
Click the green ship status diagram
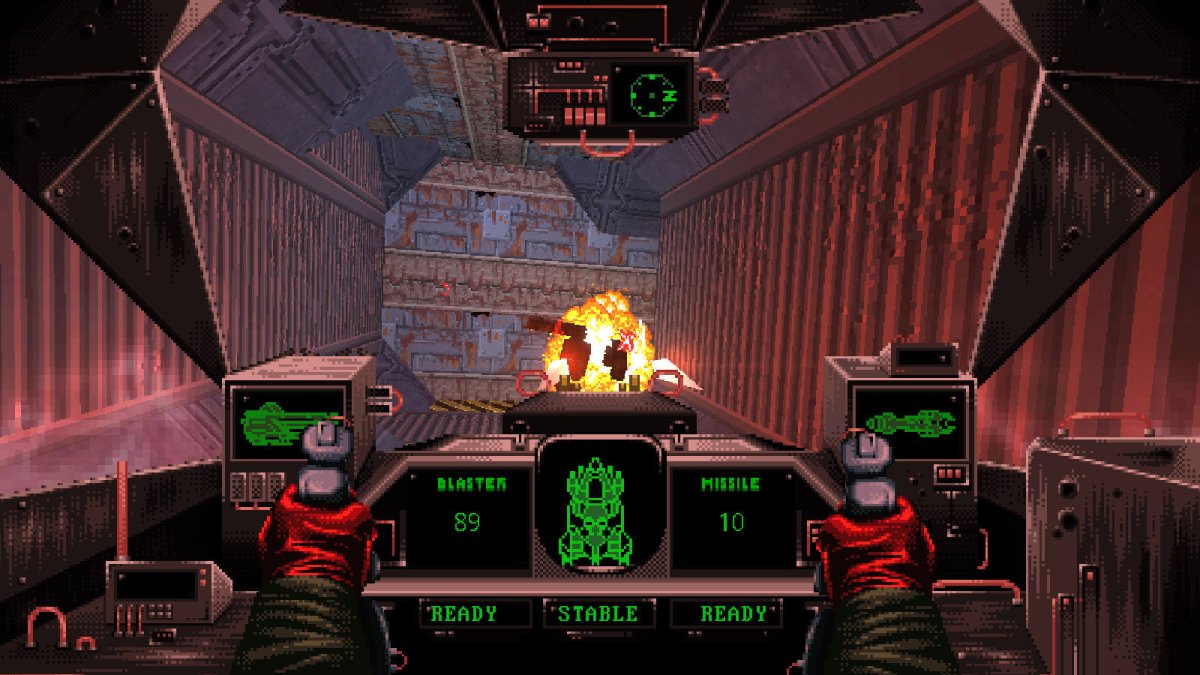coord(598,512)
